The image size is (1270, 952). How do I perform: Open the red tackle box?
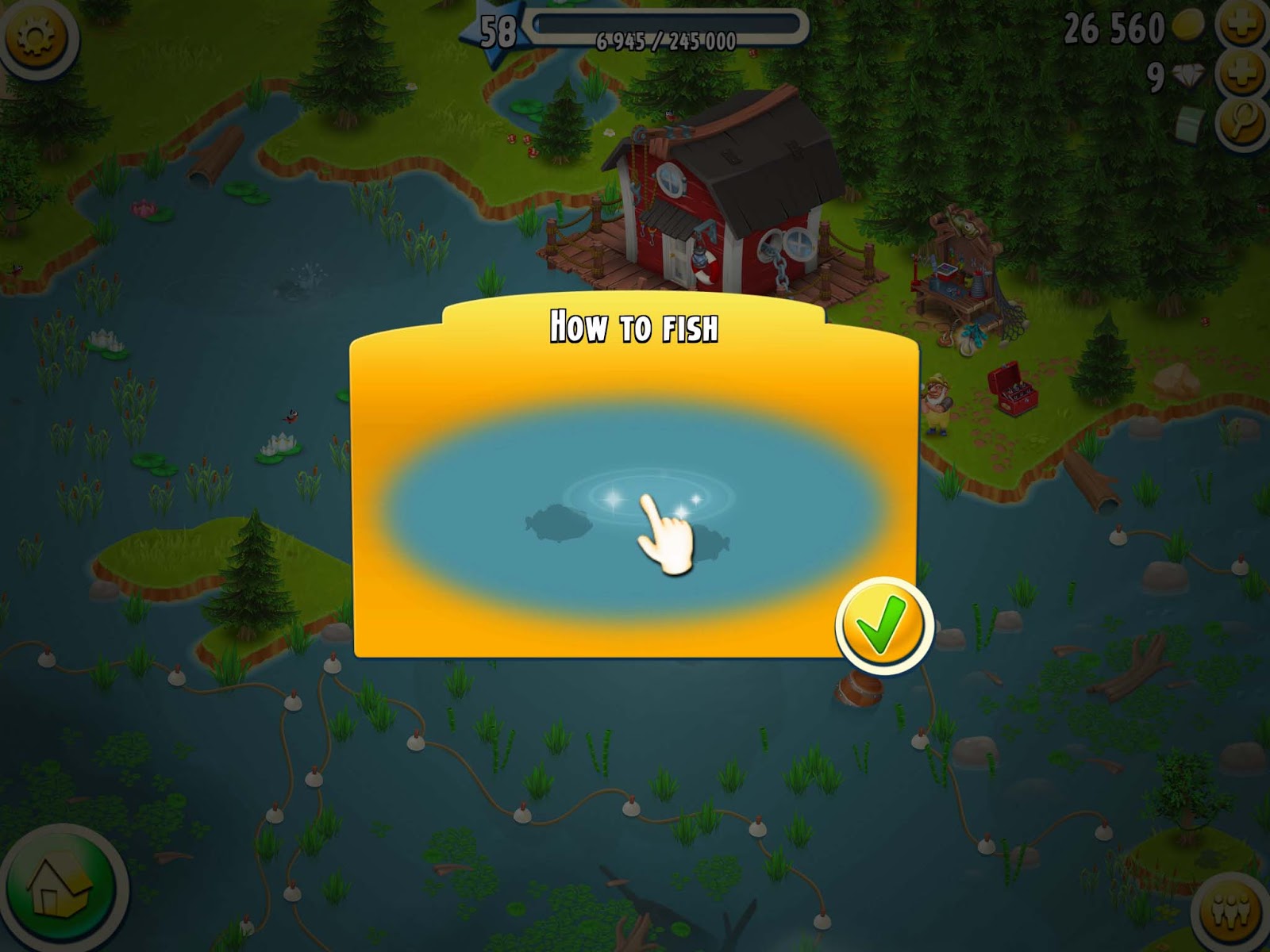(1016, 389)
